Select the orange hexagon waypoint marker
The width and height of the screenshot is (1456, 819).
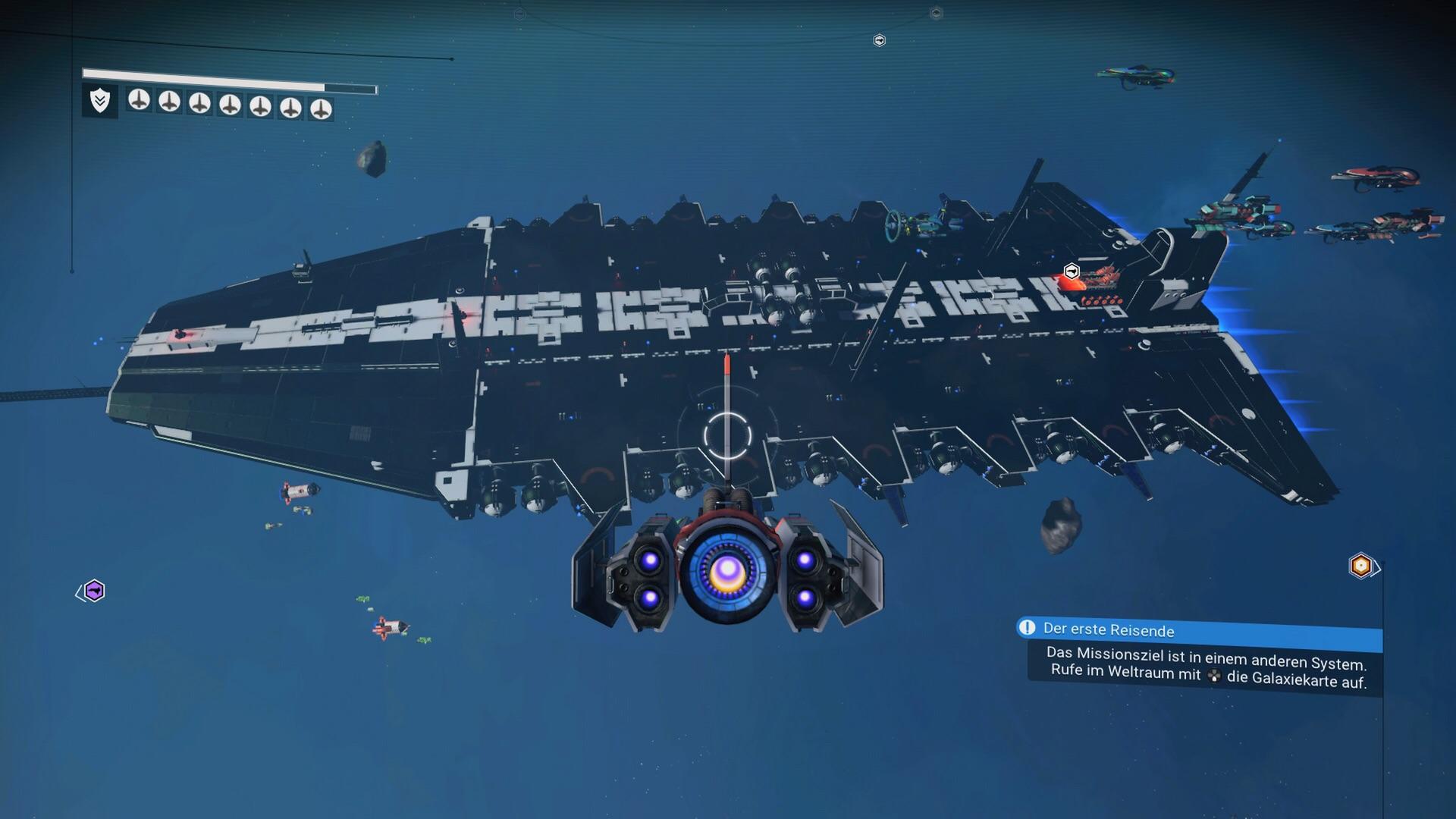pyautogui.click(x=1360, y=566)
